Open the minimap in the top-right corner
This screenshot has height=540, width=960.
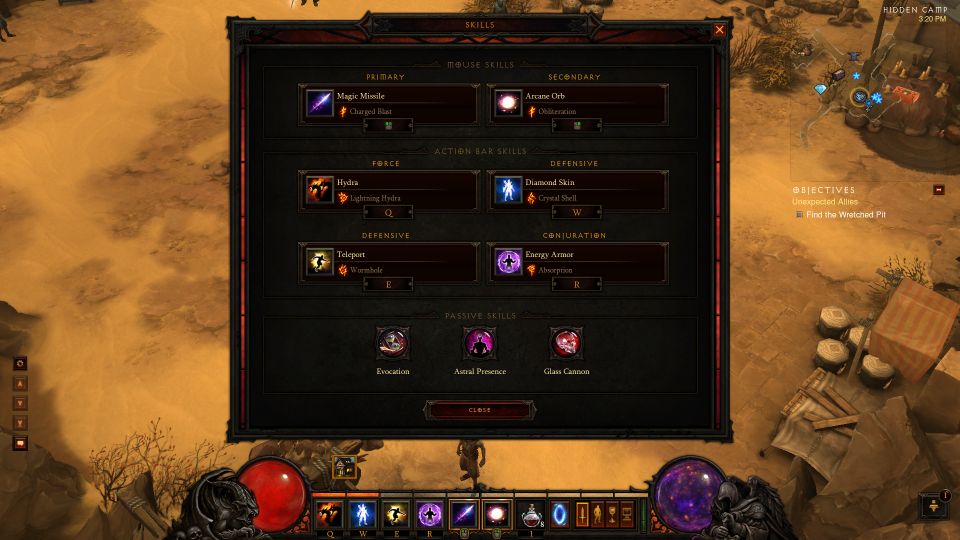[x=870, y=95]
